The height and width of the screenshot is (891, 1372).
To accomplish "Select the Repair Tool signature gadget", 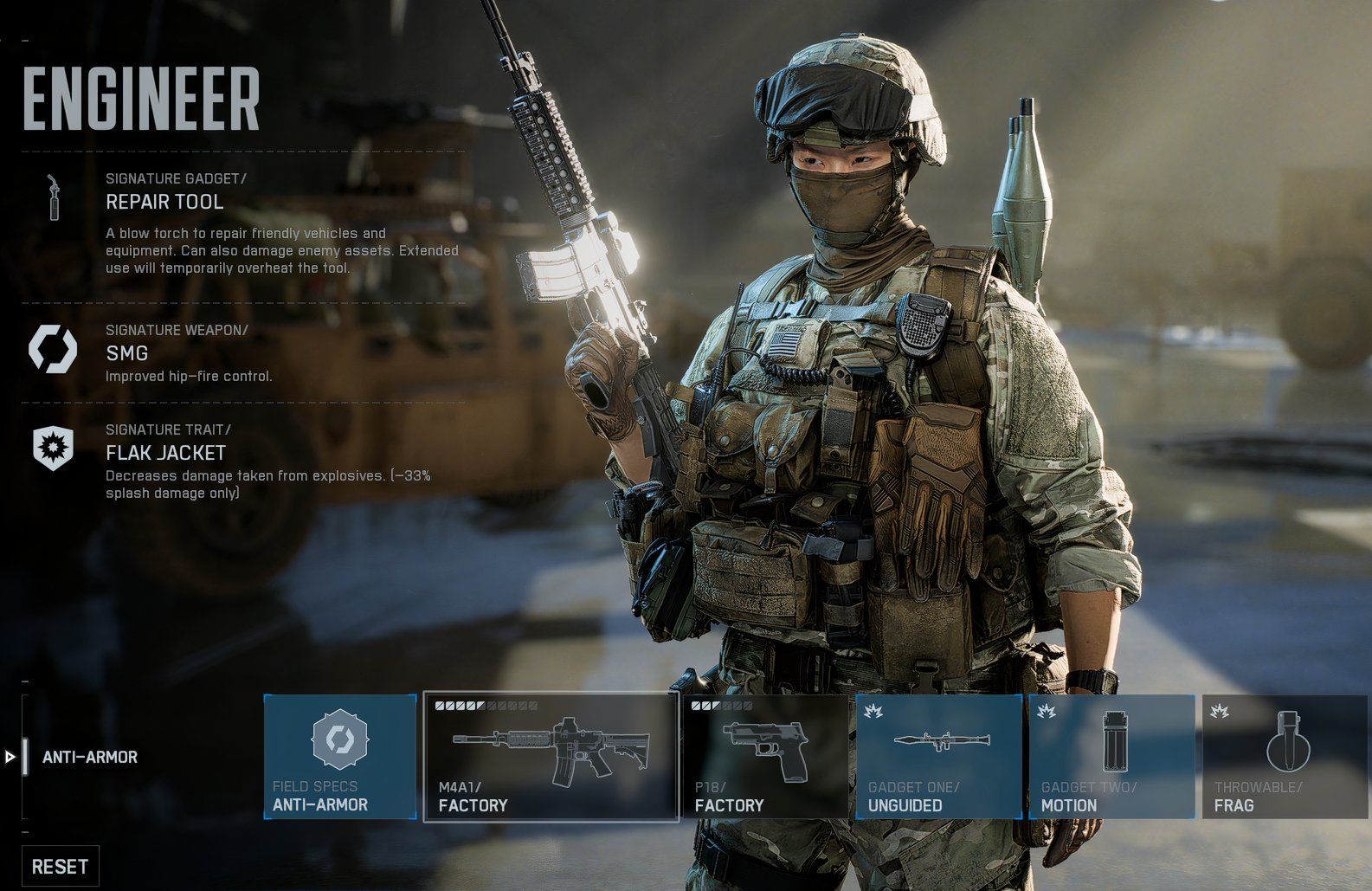I will 164,203.
